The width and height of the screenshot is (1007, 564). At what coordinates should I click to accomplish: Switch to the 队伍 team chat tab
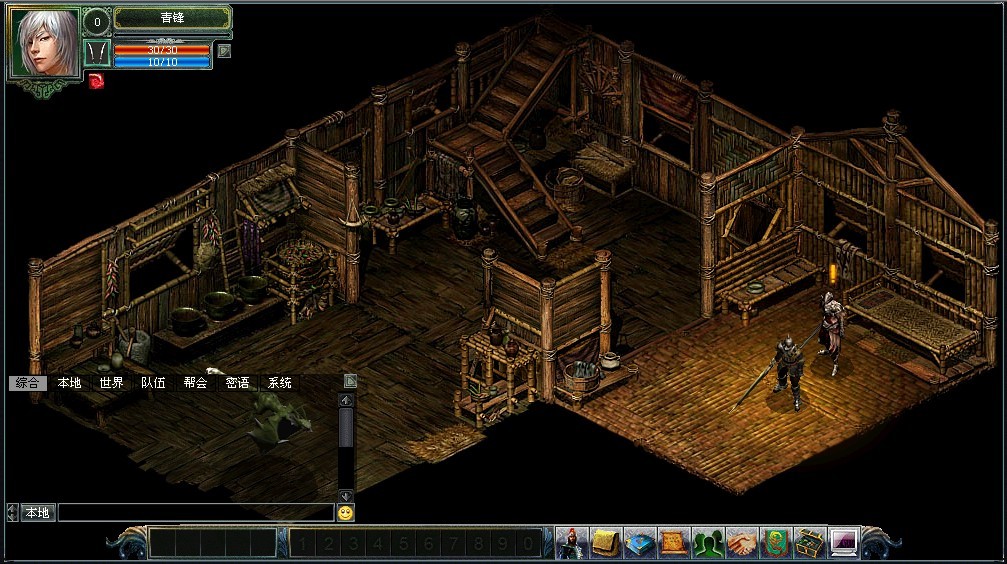pos(153,383)
